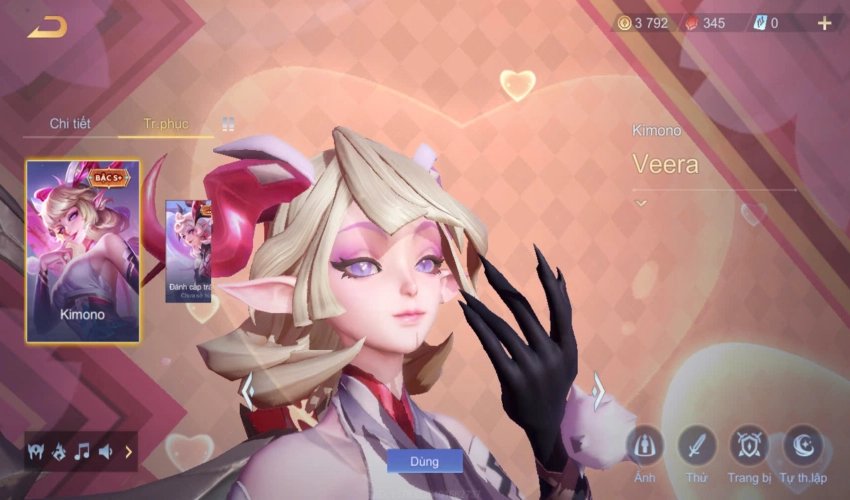Open the Trang phục tab
This screenshot has width=850, height=500.
coord(166,124)
